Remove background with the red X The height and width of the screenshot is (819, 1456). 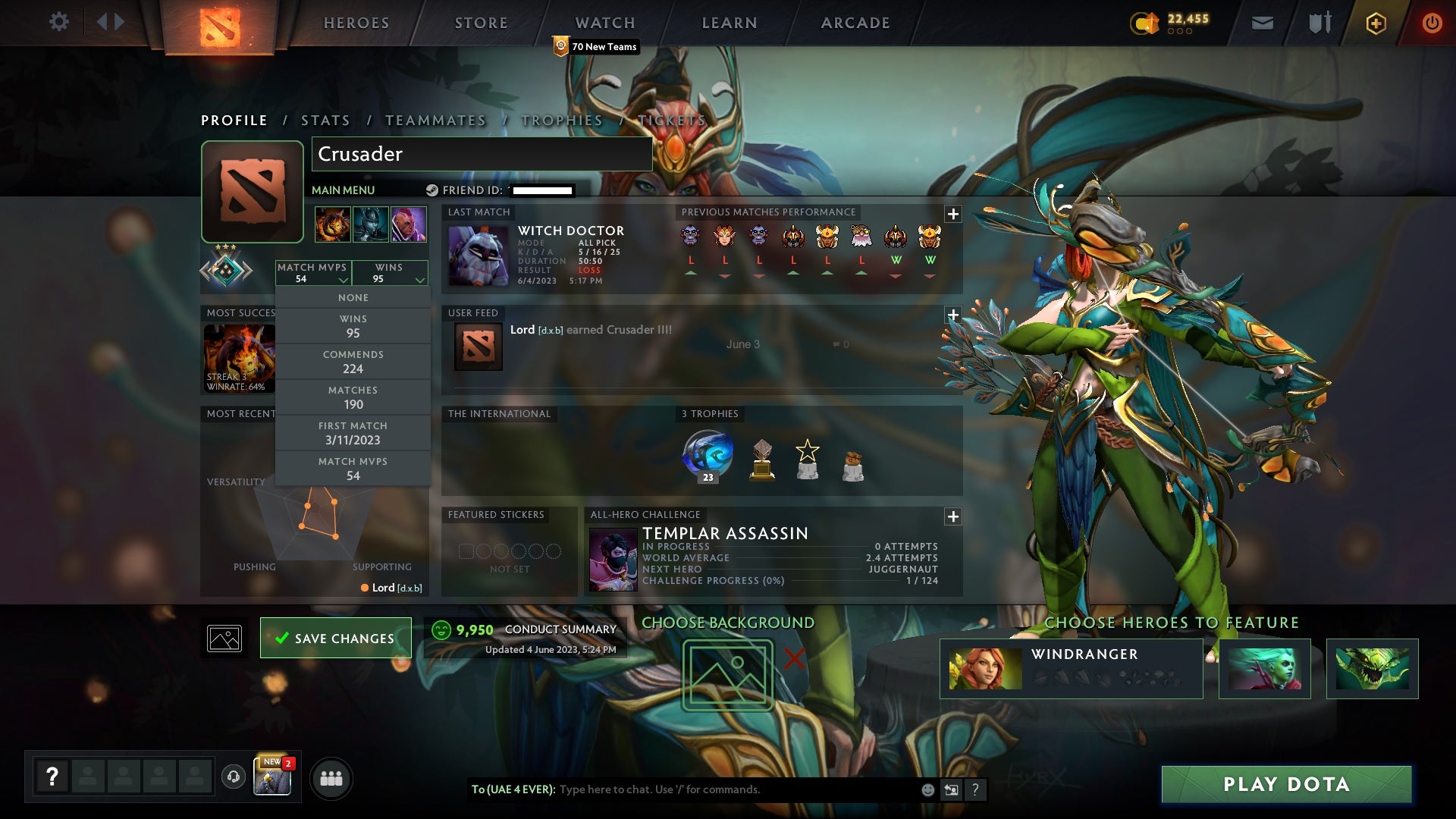coord(795,657)
